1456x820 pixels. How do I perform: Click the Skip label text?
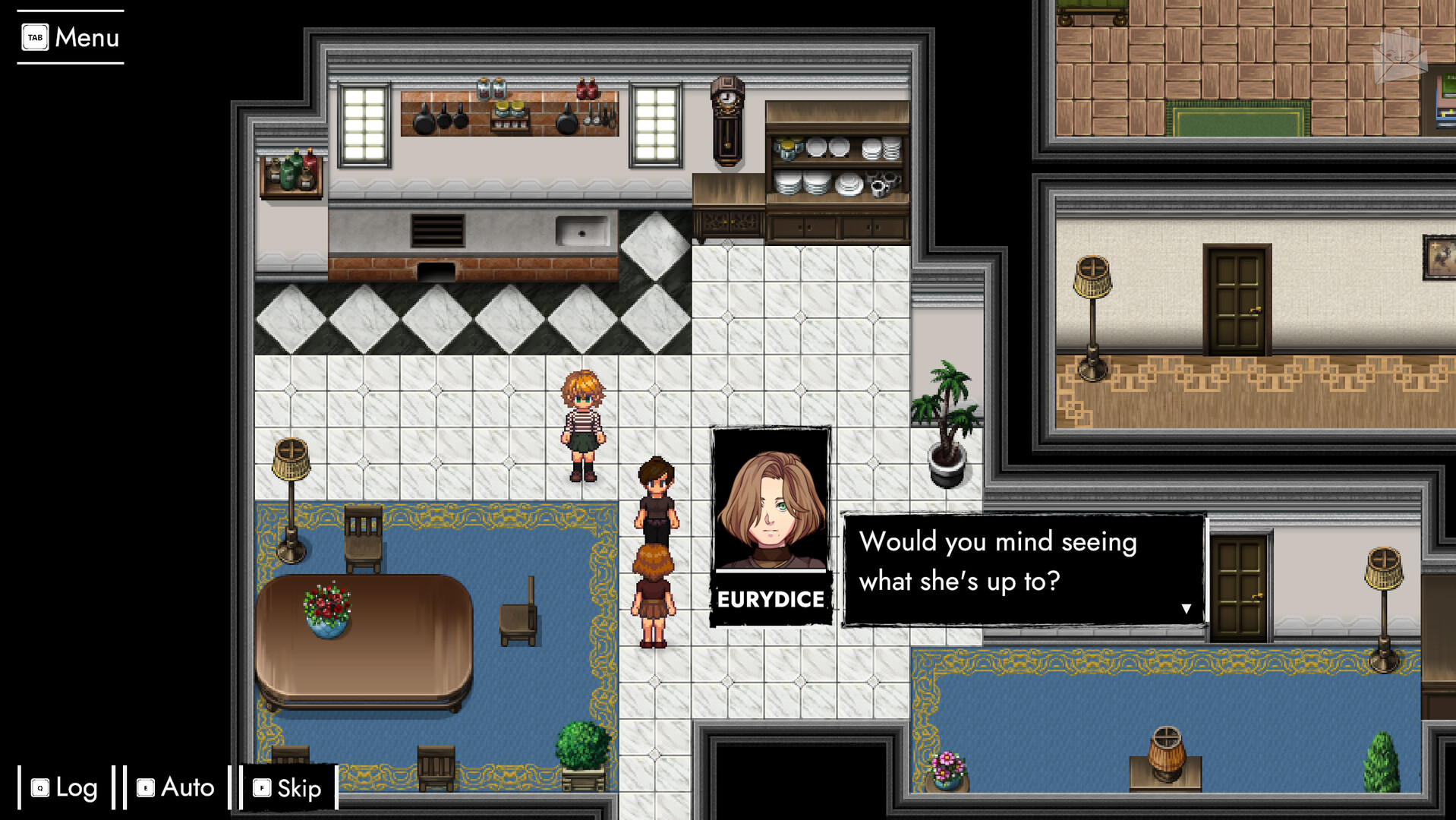tap(298, 788)
